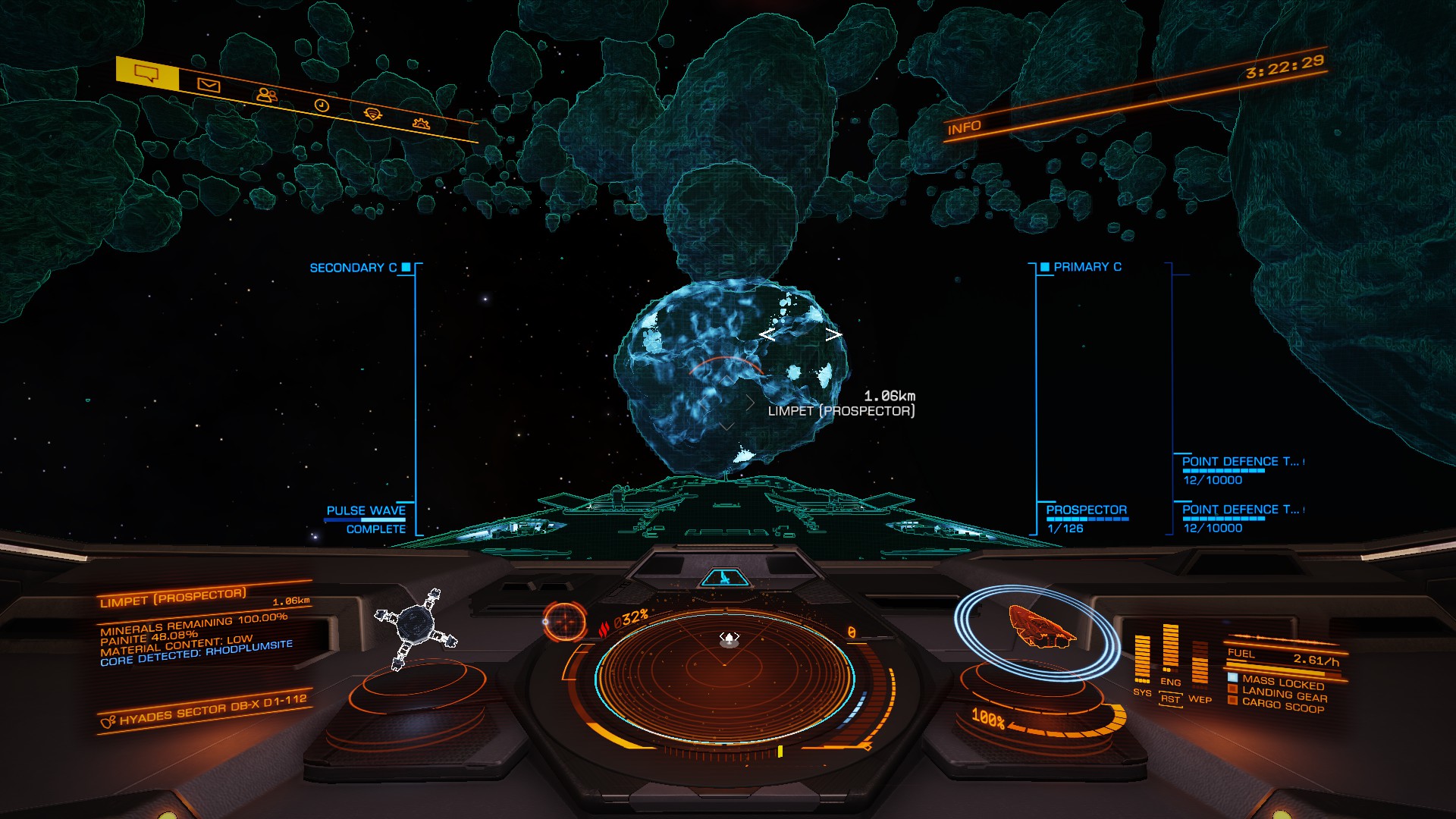1456x819 pixels.
Task: Open the friends and social tab
Action: [x=266, y=96]
